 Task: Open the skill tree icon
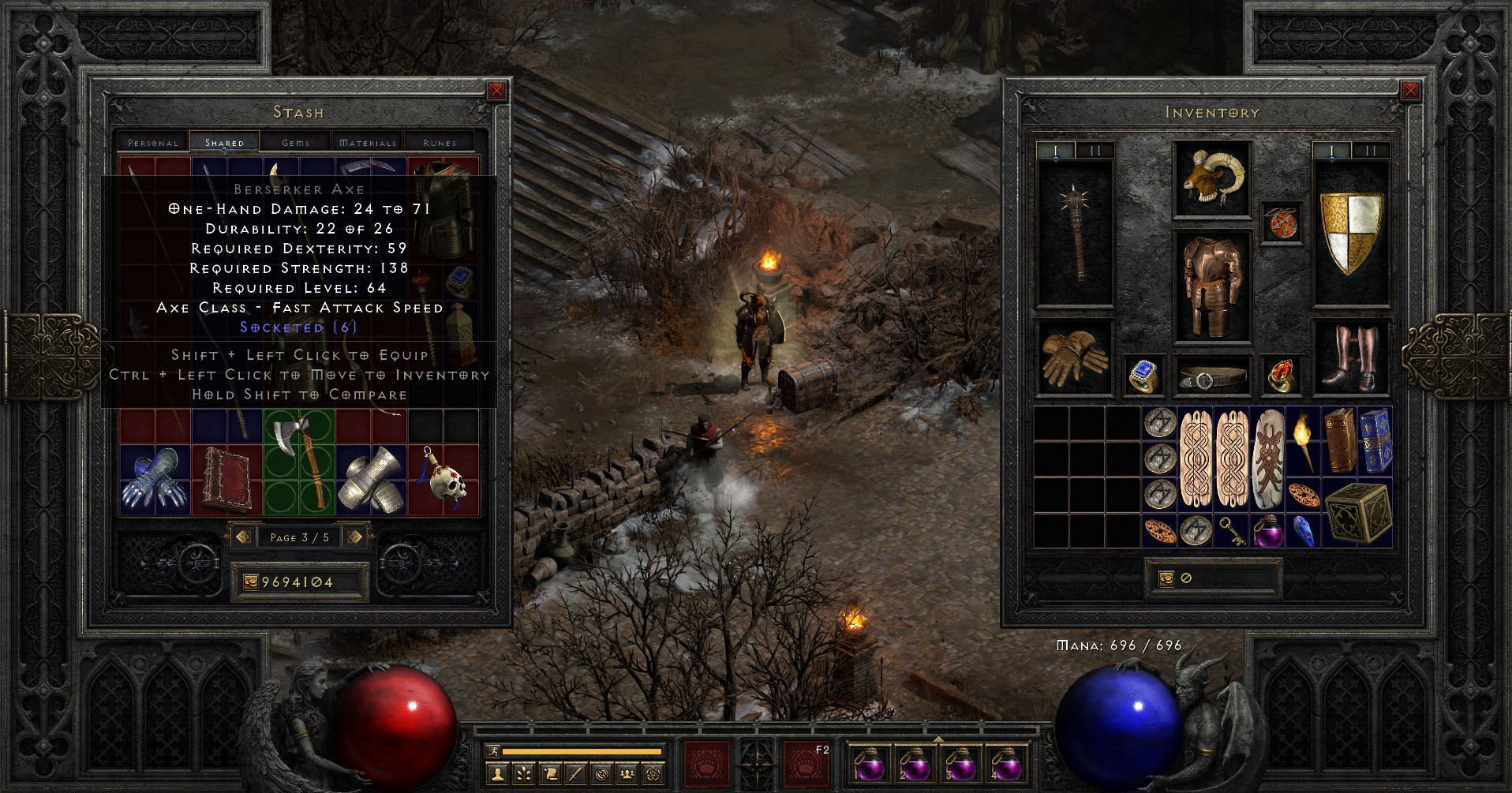tap(523, 774)
